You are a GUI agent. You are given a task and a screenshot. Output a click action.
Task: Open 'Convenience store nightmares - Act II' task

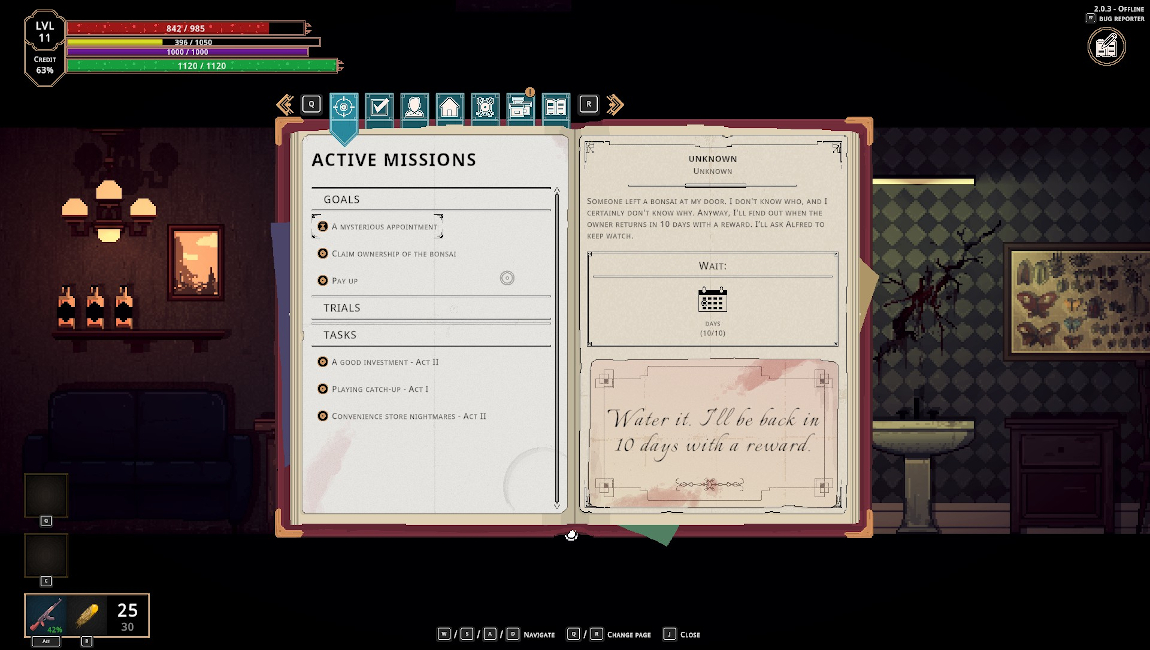(x=408, y=416)
